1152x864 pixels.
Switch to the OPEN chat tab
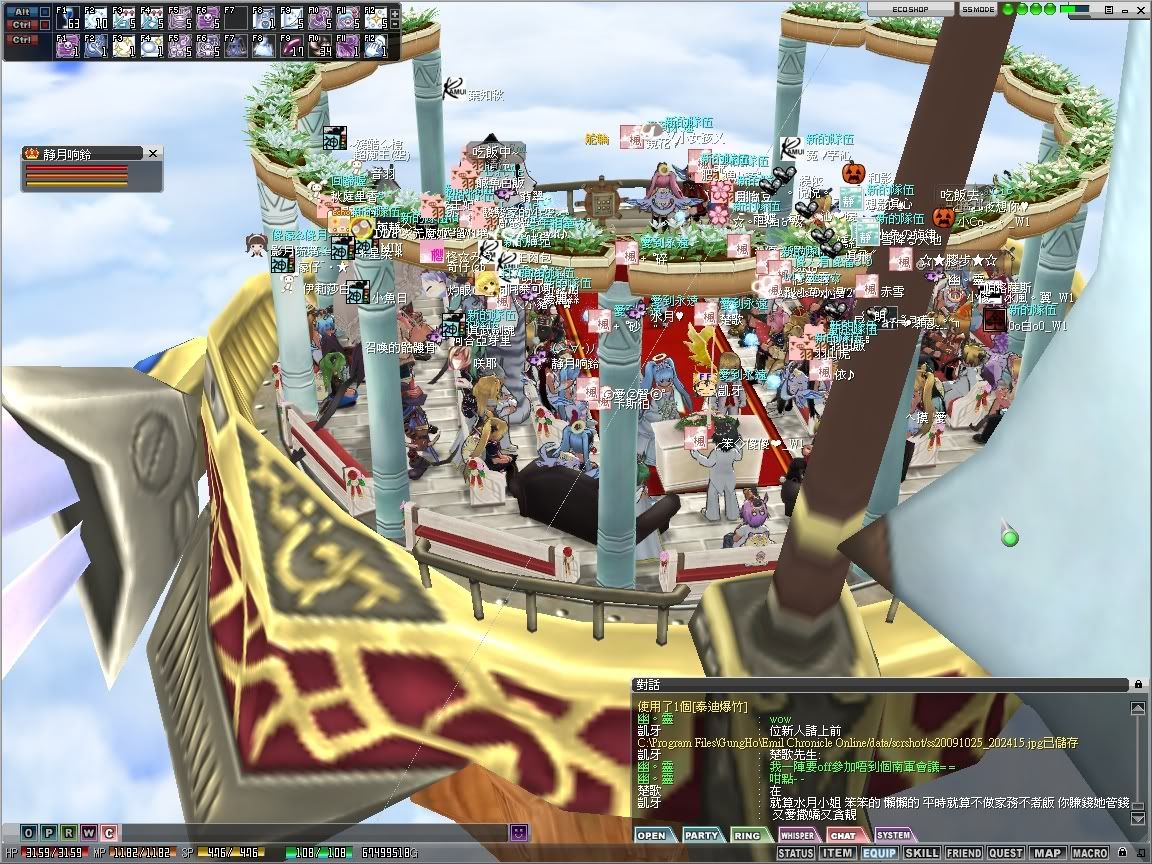click(652, 835)
